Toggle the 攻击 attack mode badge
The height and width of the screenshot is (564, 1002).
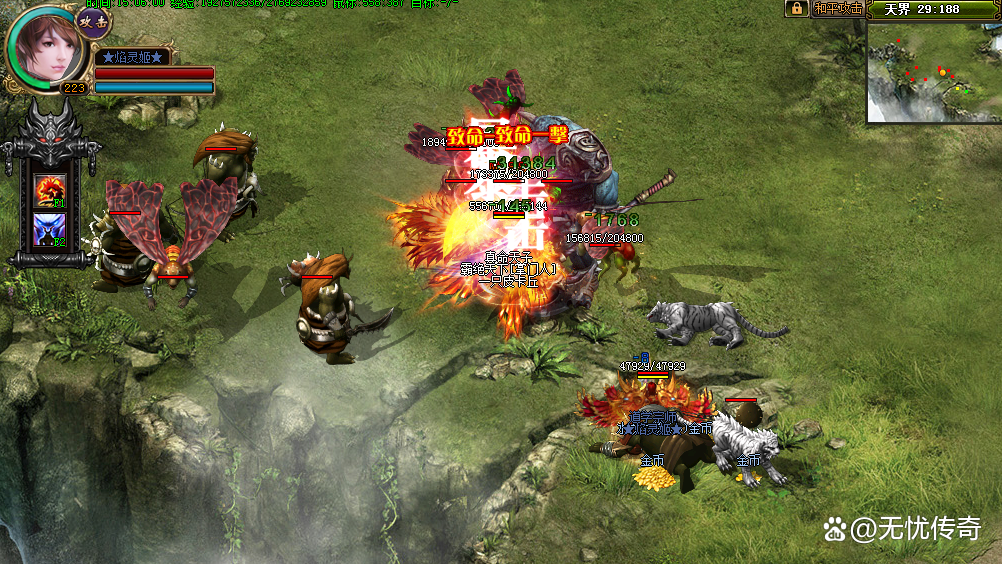94,22
